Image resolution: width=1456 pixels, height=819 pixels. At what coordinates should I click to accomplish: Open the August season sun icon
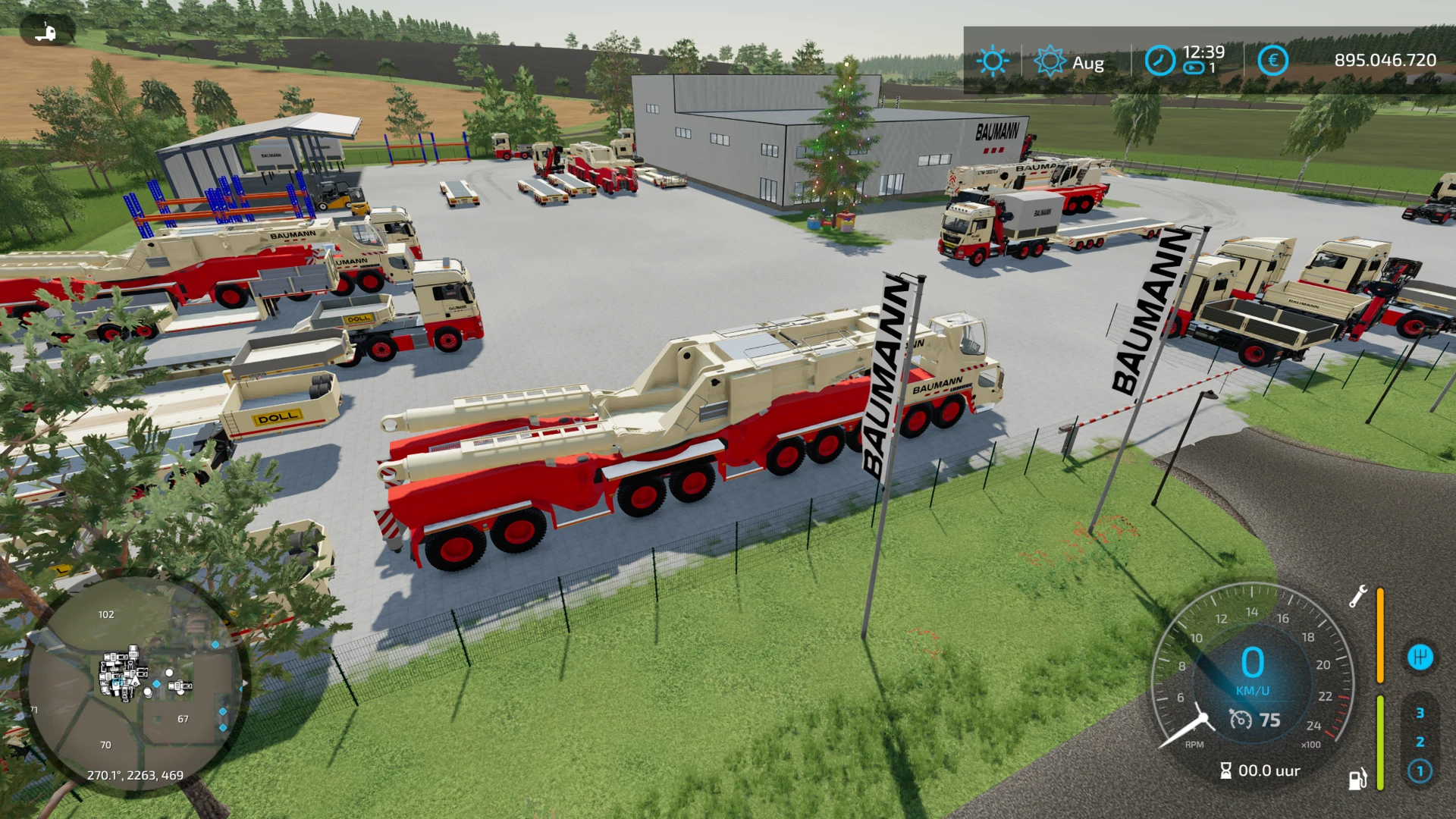click(1050, 61)
